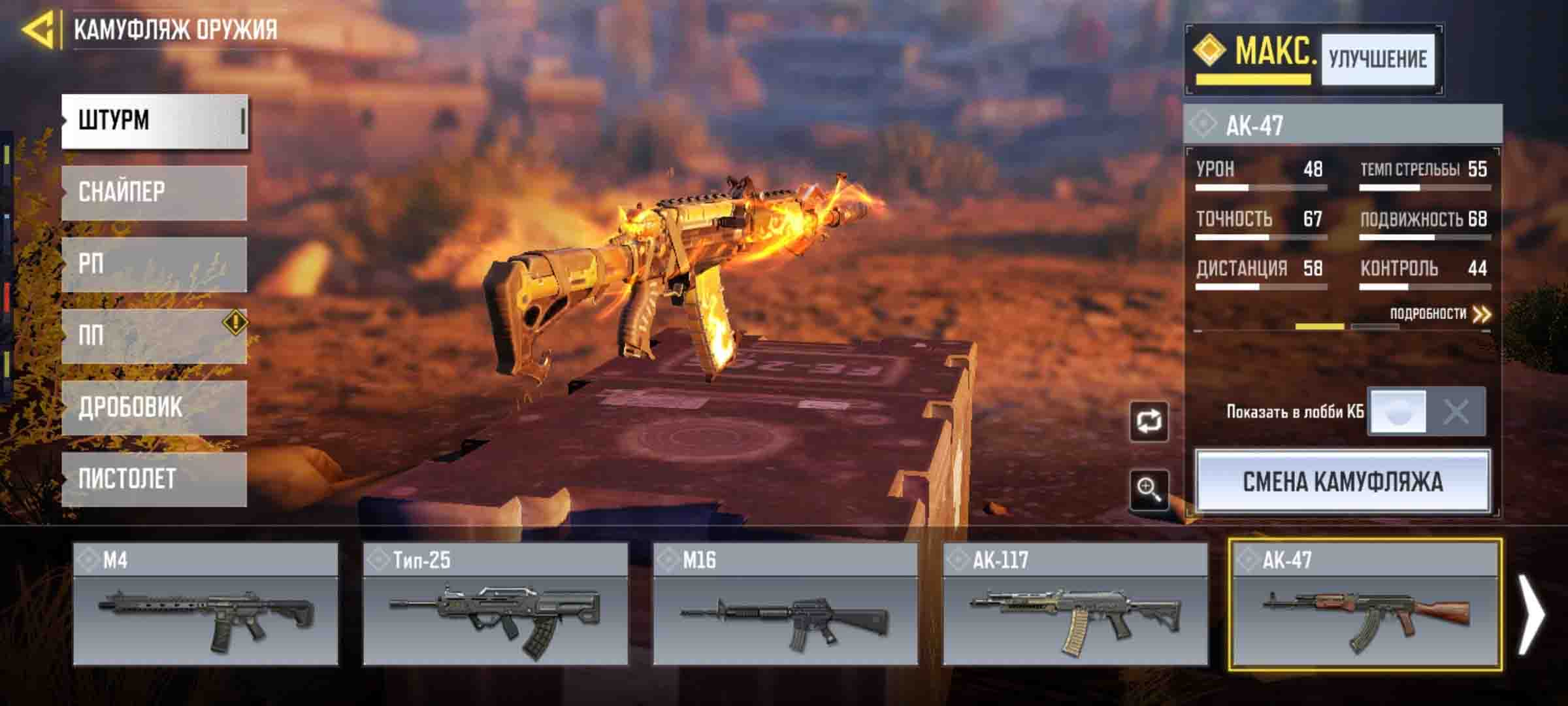Choose the ПП weapon category
The height and width of the screenshot is (706, 1568).
[154, 336]
